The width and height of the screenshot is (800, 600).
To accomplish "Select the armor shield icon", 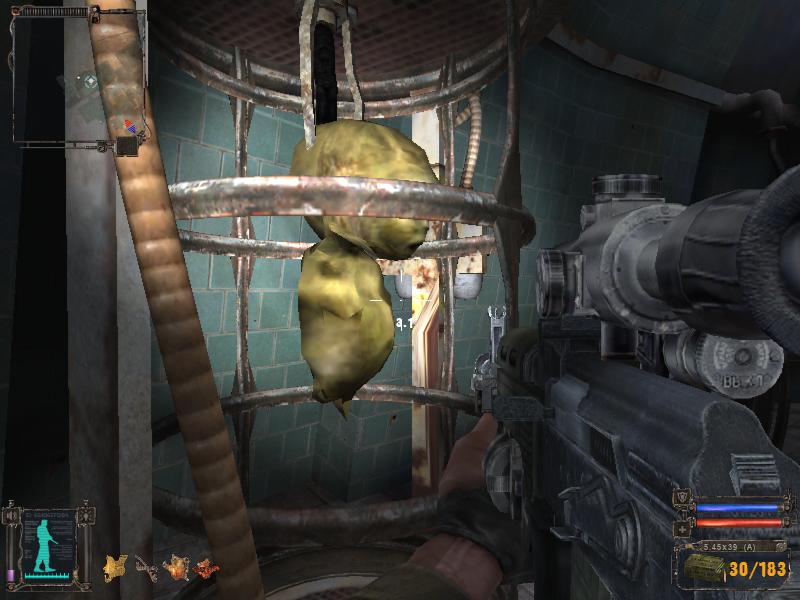I will [682, 499].
